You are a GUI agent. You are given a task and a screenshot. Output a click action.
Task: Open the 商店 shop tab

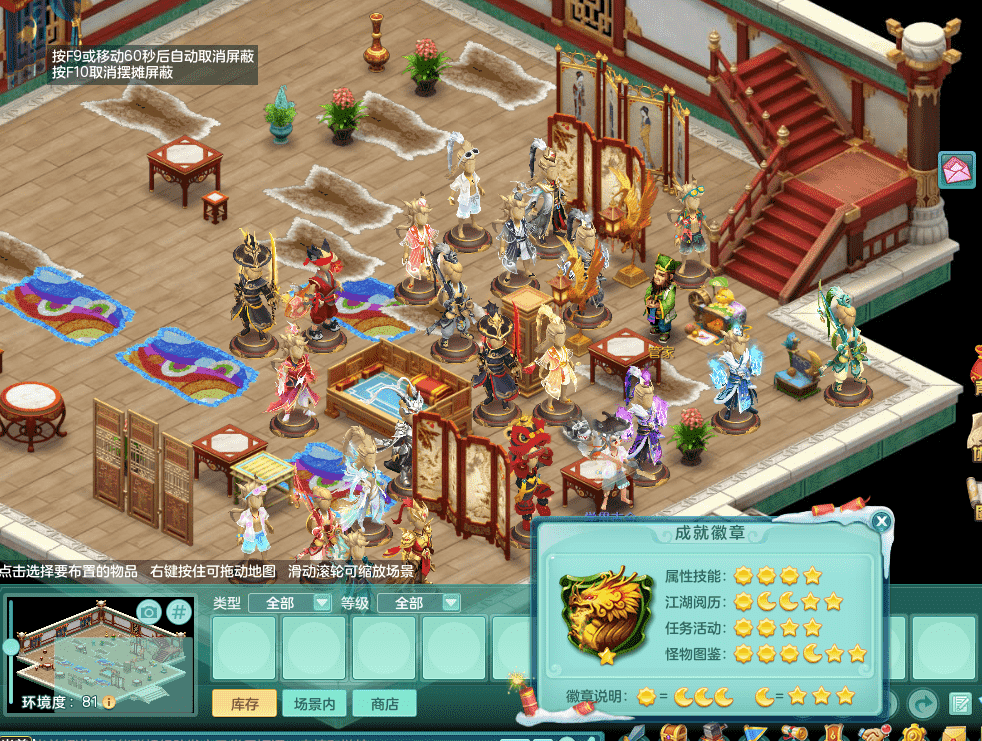(384, 703)
